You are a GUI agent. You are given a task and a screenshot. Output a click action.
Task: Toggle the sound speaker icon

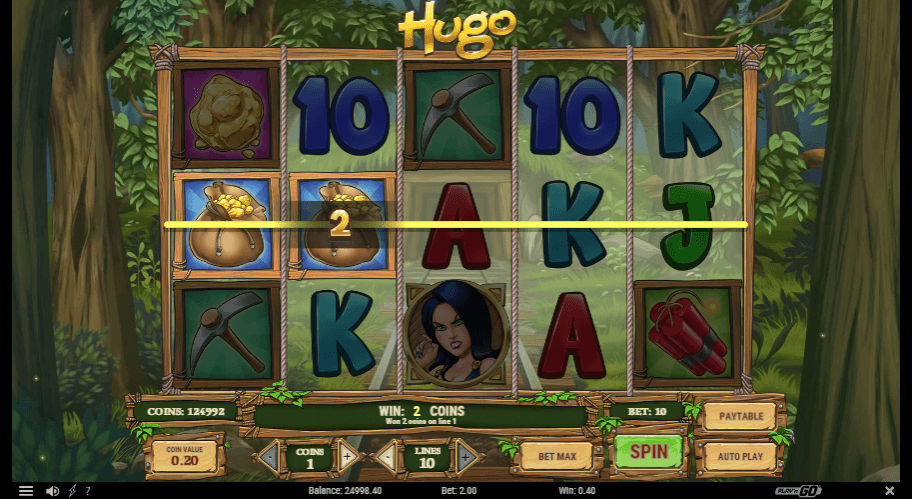pyautogui.click(x=53, y=491)
